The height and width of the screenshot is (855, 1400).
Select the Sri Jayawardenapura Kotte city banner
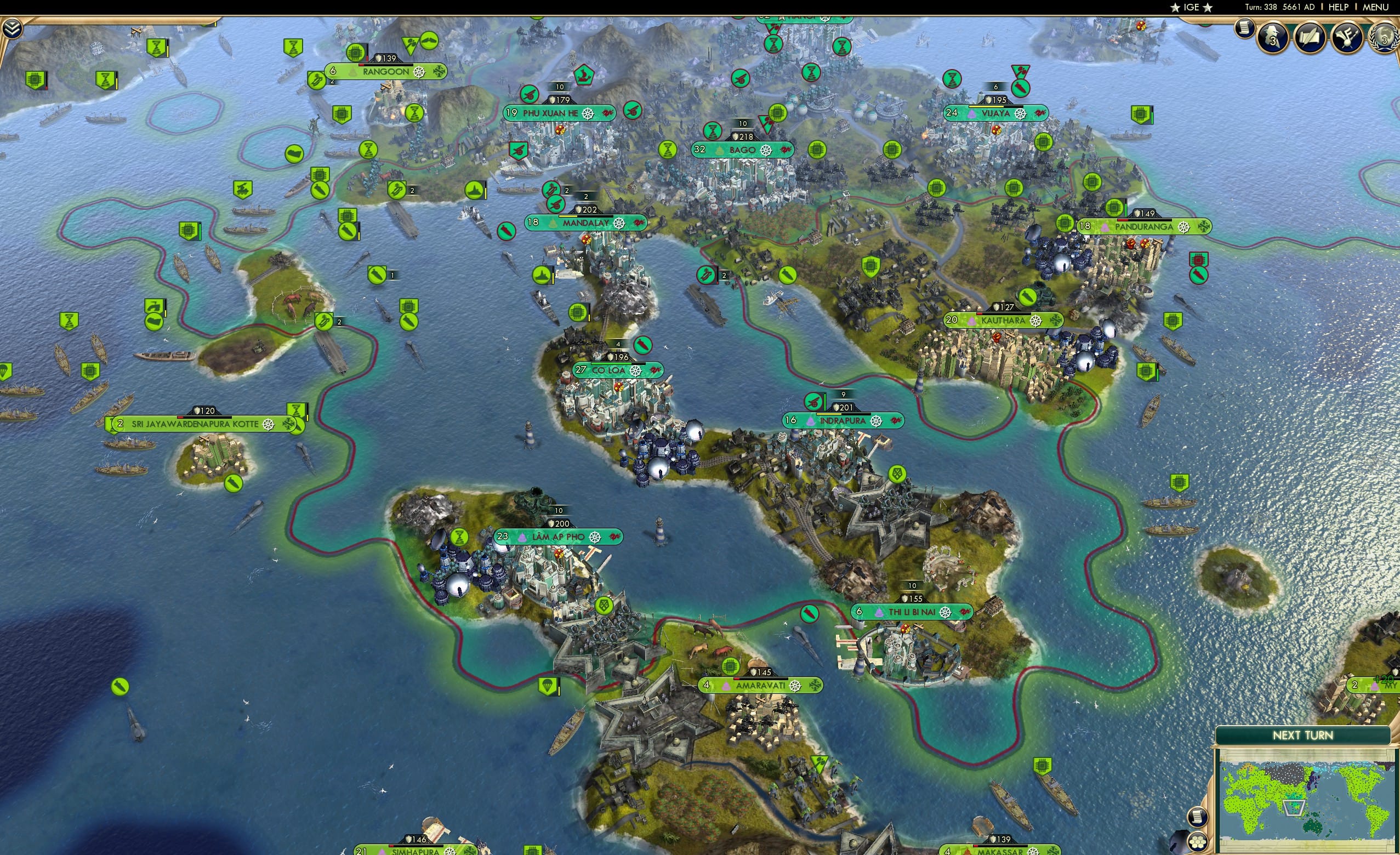click(196, 423)
